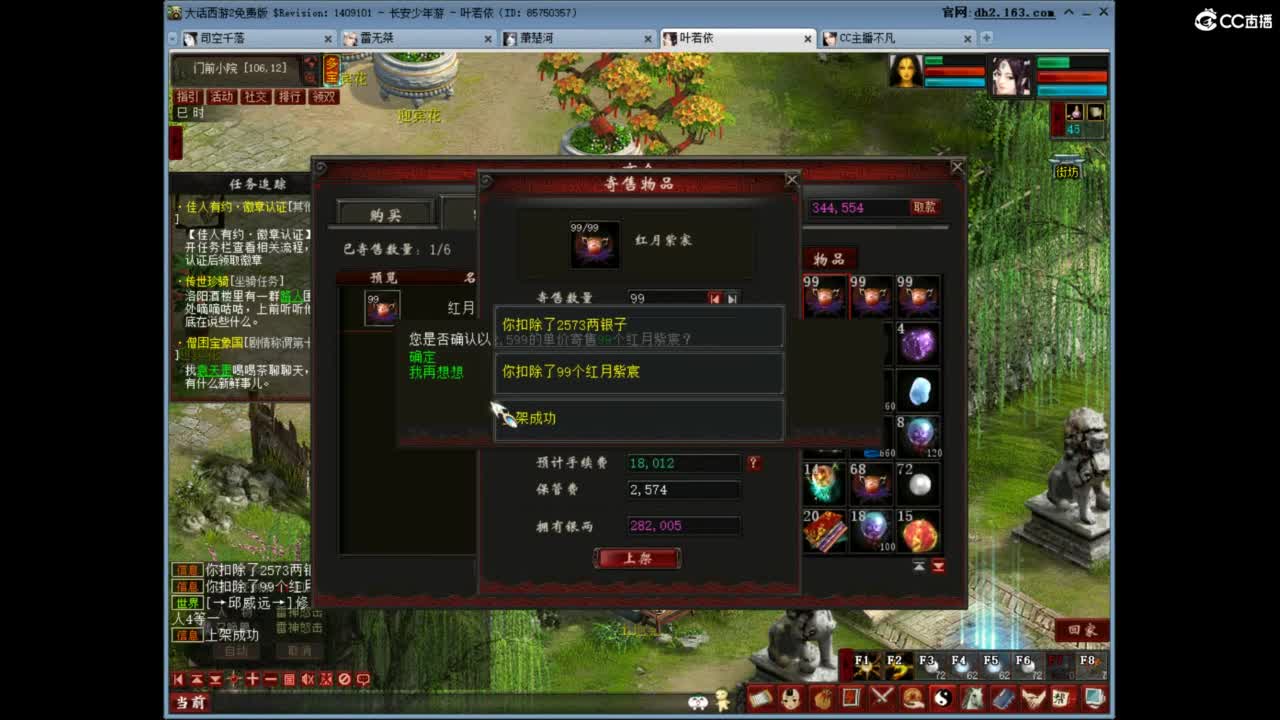Toggle 自动 auto mode at bottom left
1280x720 pixels.
[237, 650]
